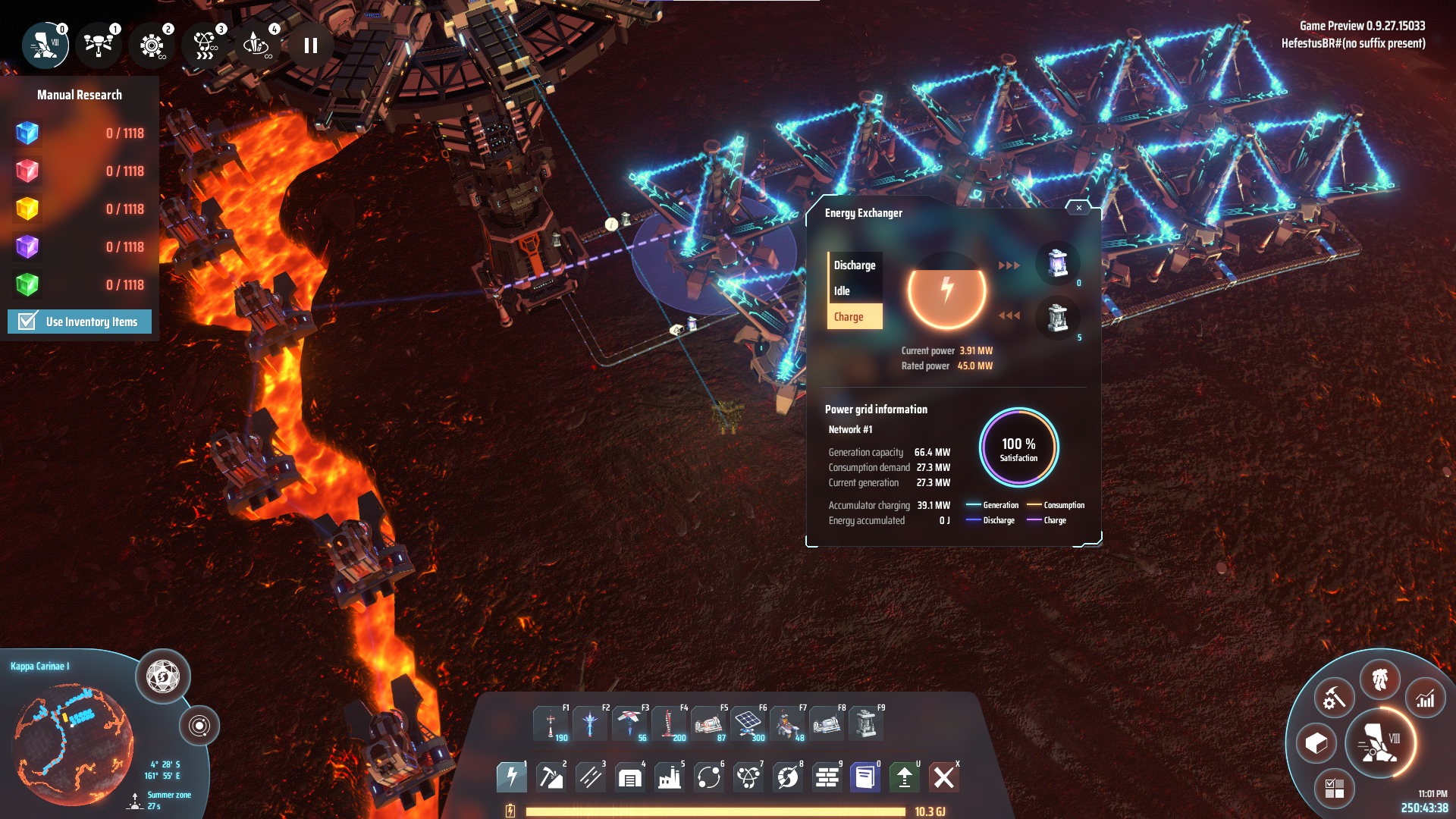Activate the green upgrade arrow tool
The height and width of the screenshot is (819, 1456).
[904, 777]
